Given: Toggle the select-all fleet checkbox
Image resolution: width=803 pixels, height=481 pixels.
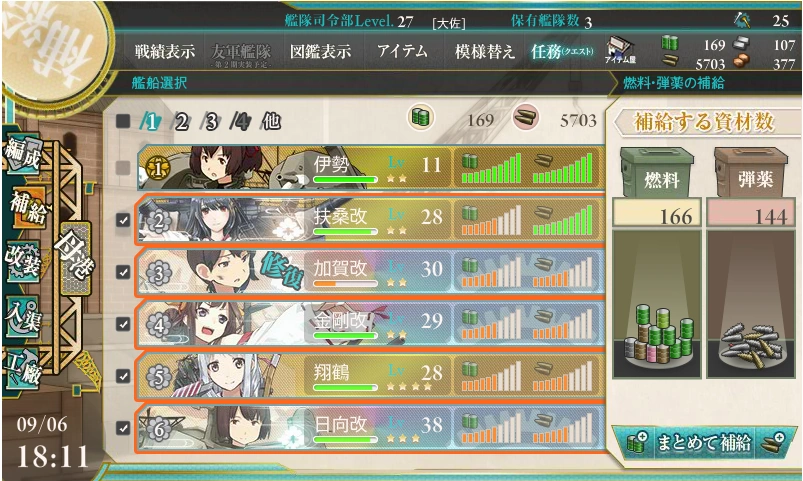Looking at the screenshot, I should [x=123, y=122].
